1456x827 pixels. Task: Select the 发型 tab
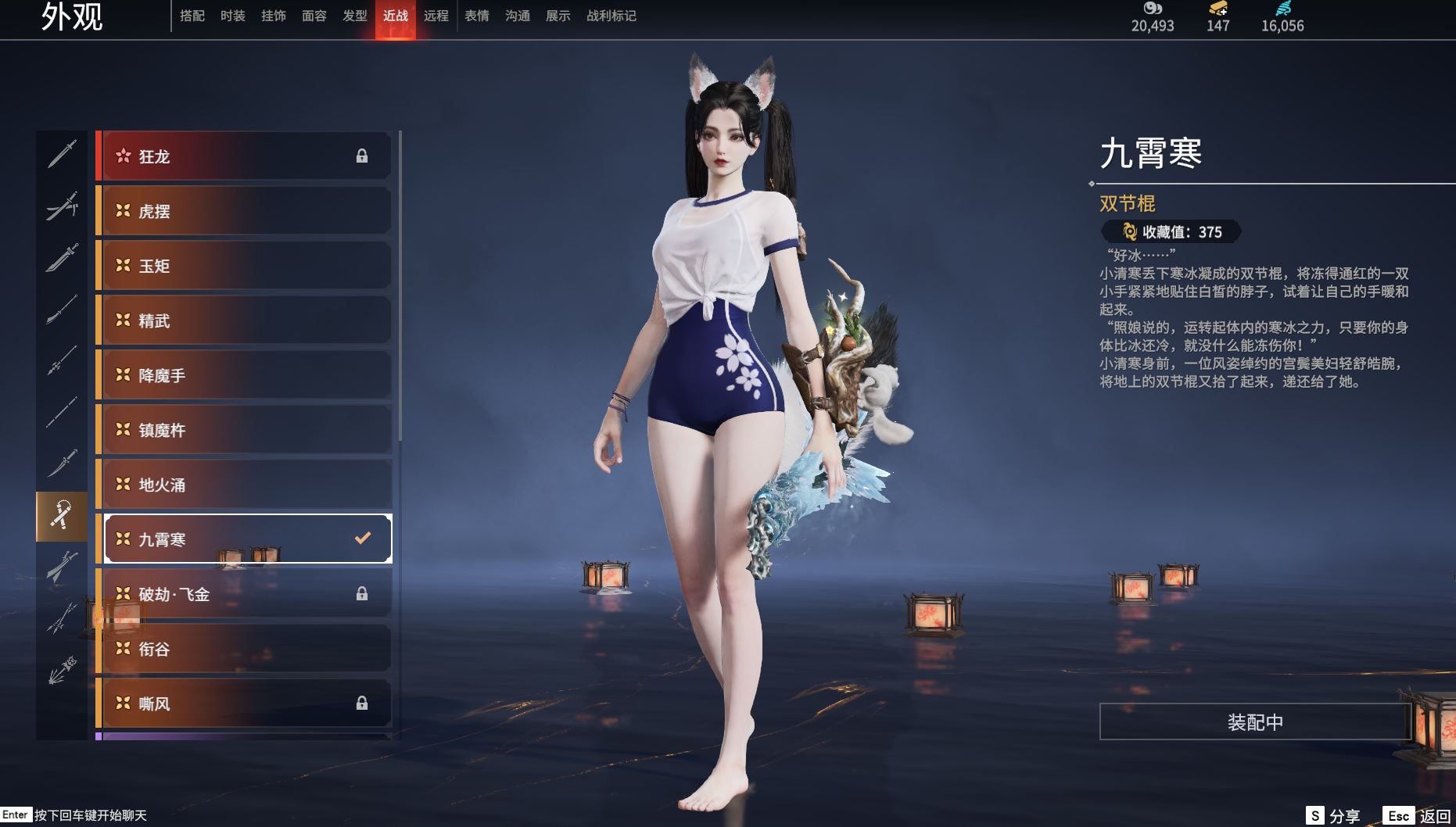coord(354,16)
